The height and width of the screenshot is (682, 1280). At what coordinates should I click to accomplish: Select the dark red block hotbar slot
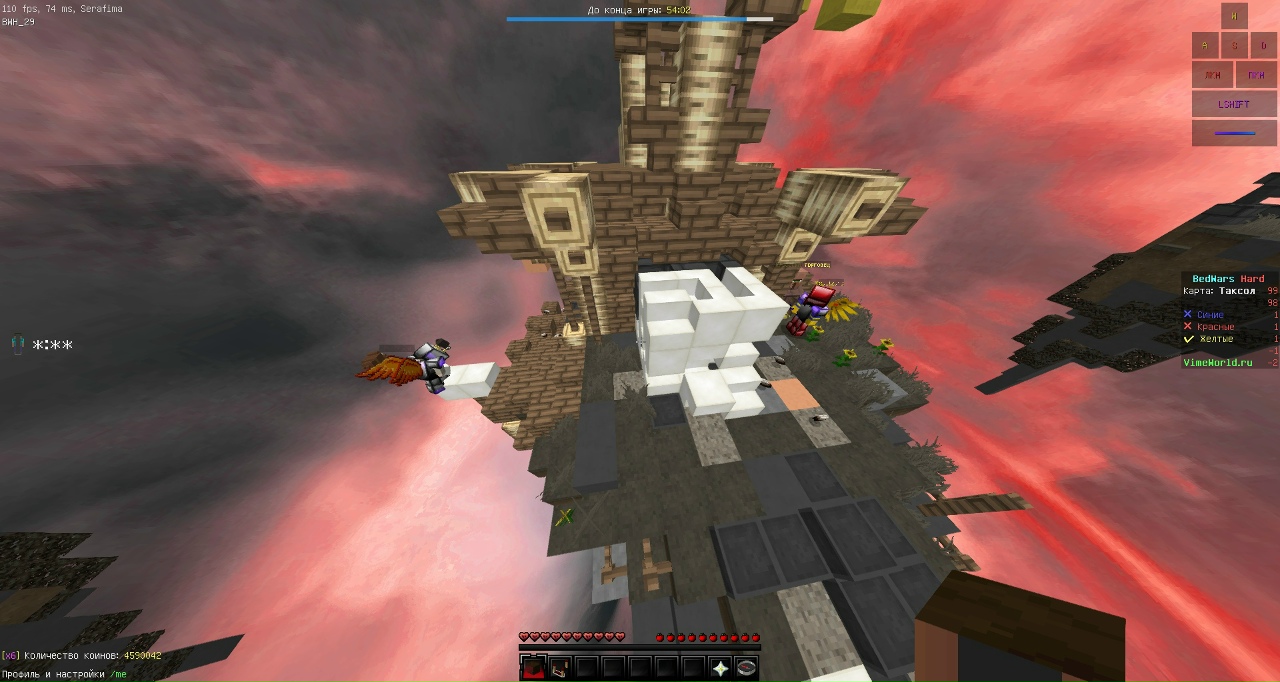(x=532, y=667)
